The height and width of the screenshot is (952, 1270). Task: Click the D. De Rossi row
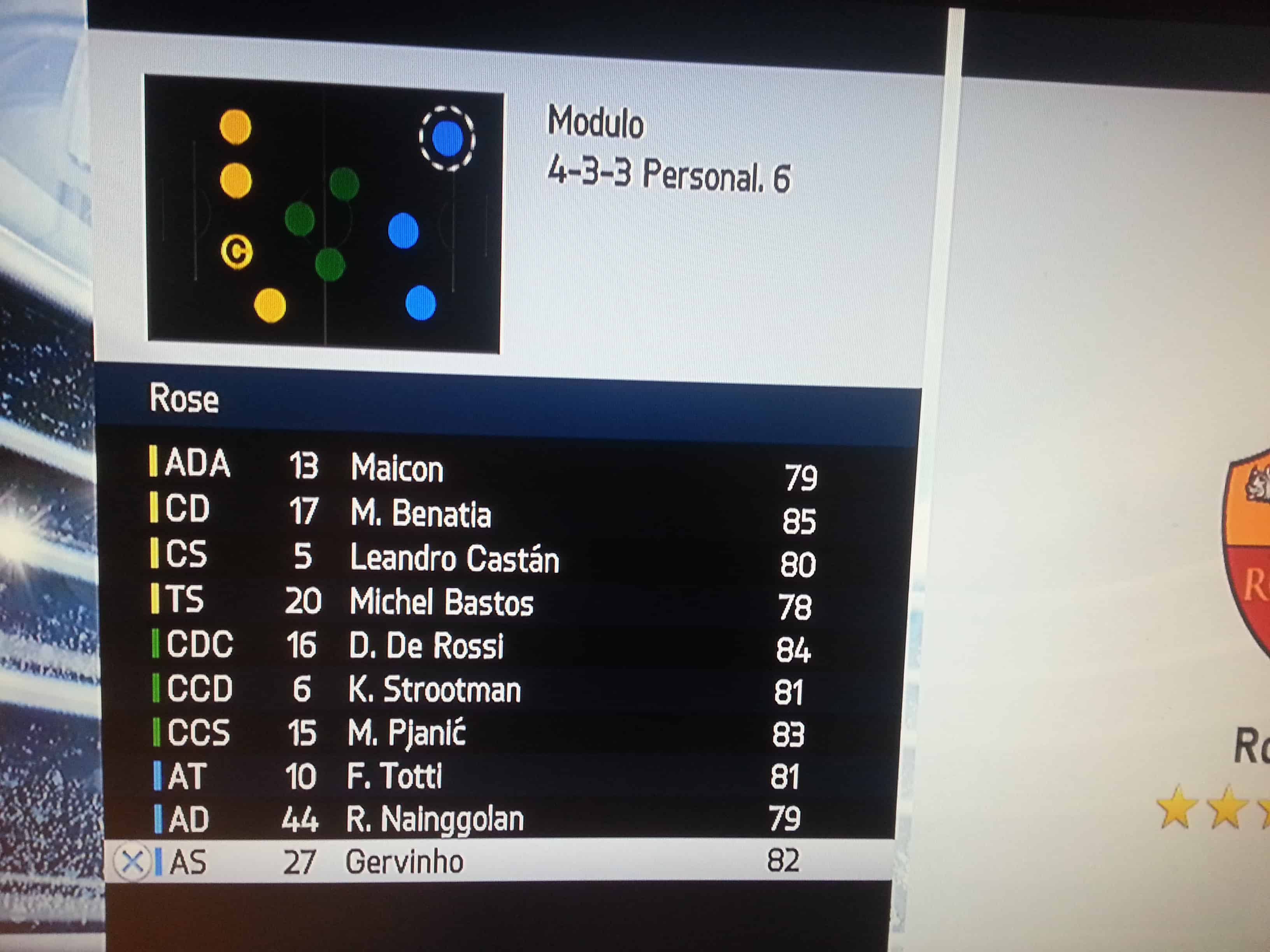426,646
